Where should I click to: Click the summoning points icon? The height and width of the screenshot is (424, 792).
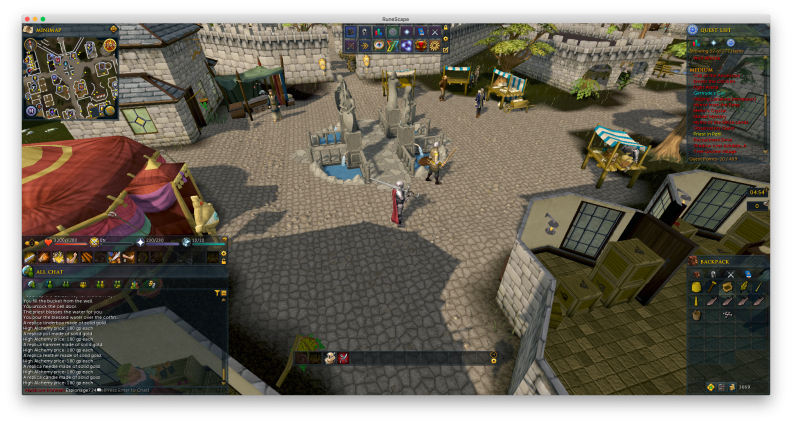click(x=186, y=241)
